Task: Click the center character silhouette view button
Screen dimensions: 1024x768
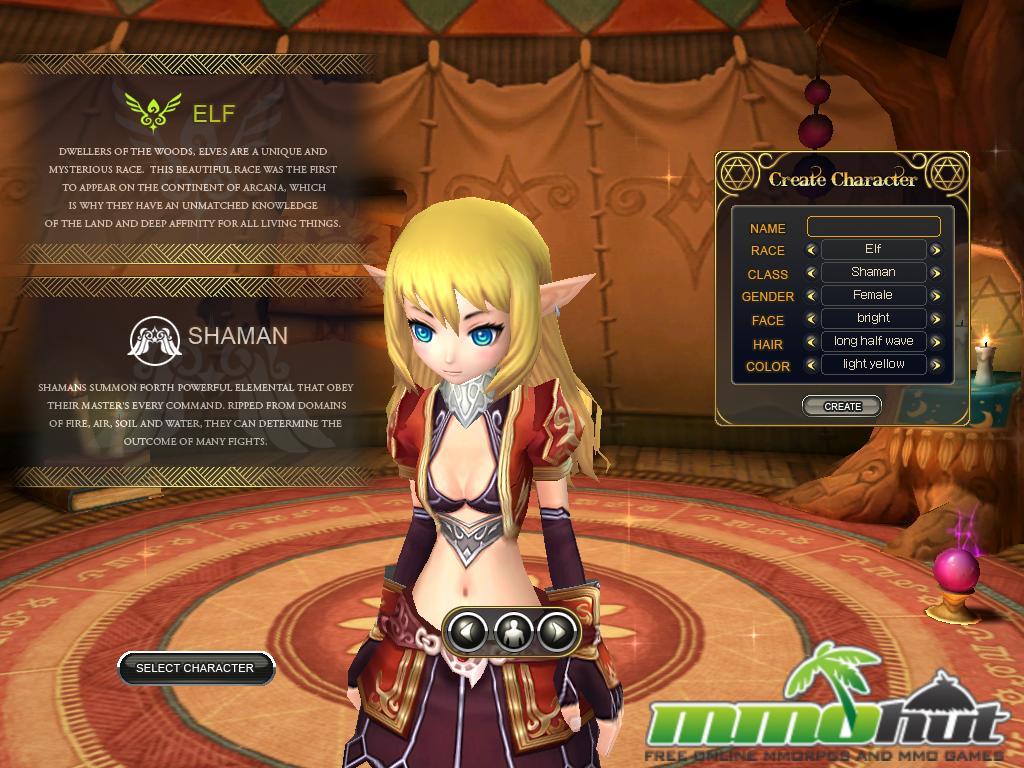Action: pyautogui.click(x=513, y=631)
